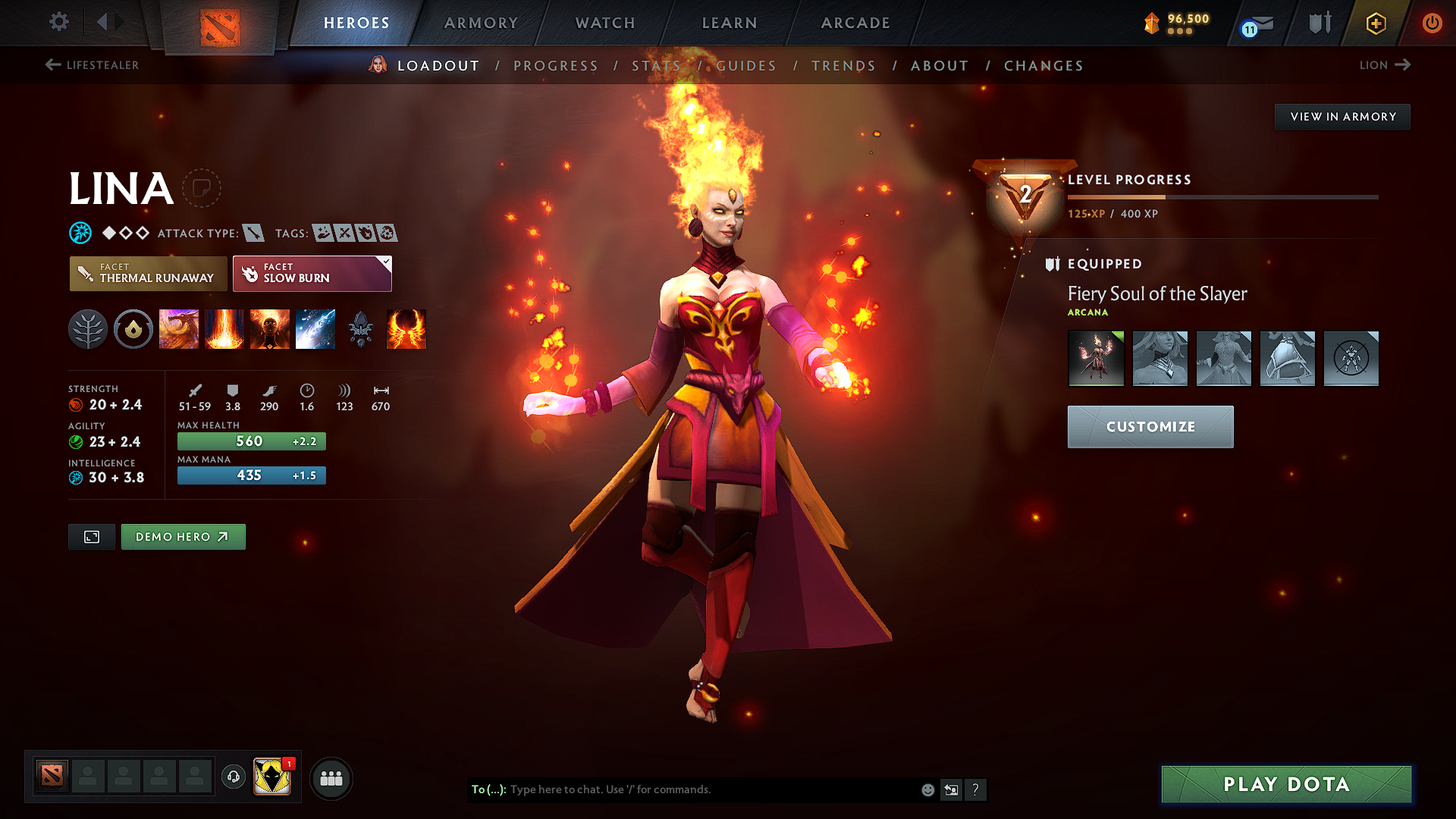Open Lina's talent tree icon

click(88, 328)
